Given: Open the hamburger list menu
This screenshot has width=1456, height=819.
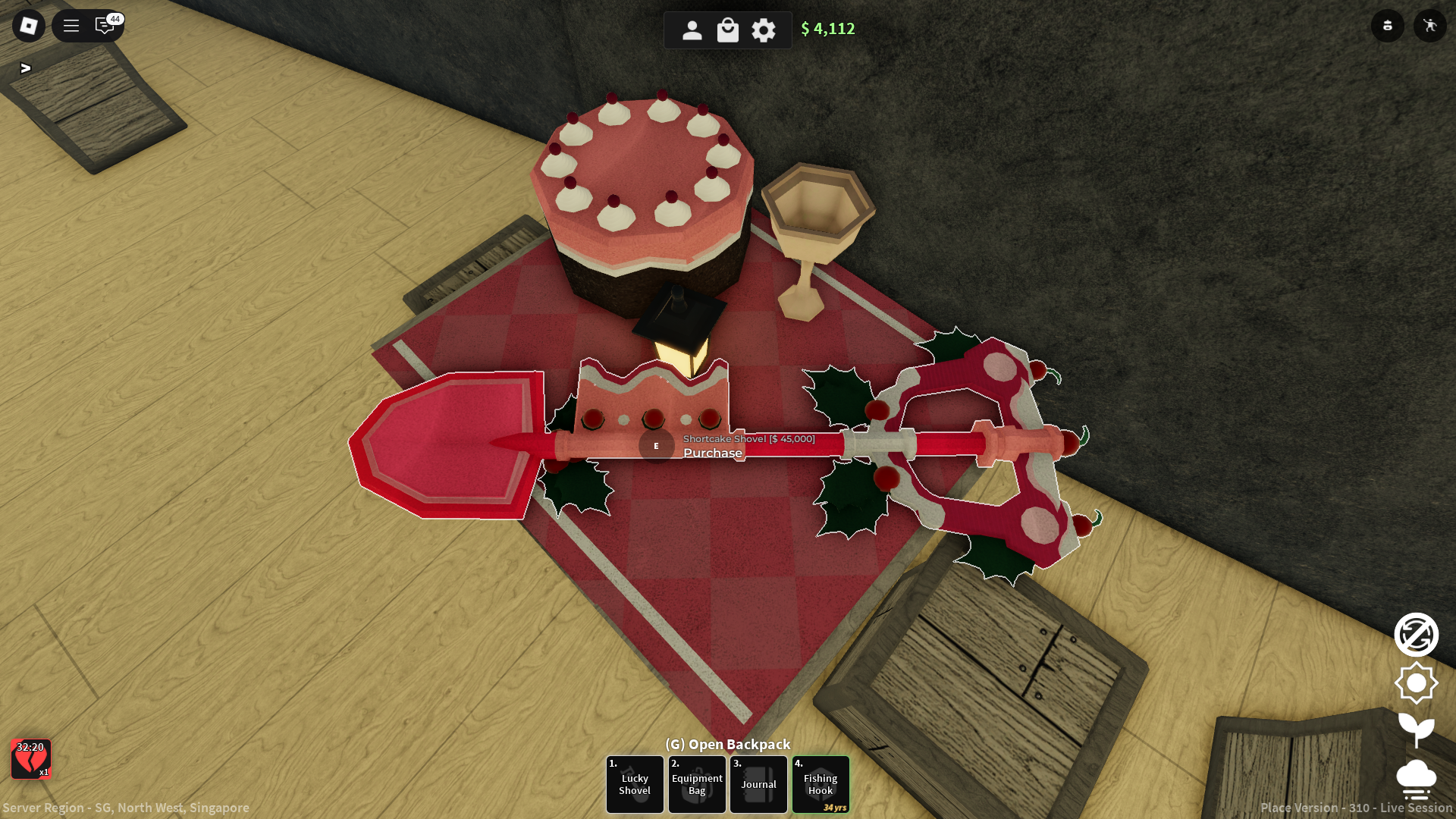Looking at the screenshot, I should [71, 26].
